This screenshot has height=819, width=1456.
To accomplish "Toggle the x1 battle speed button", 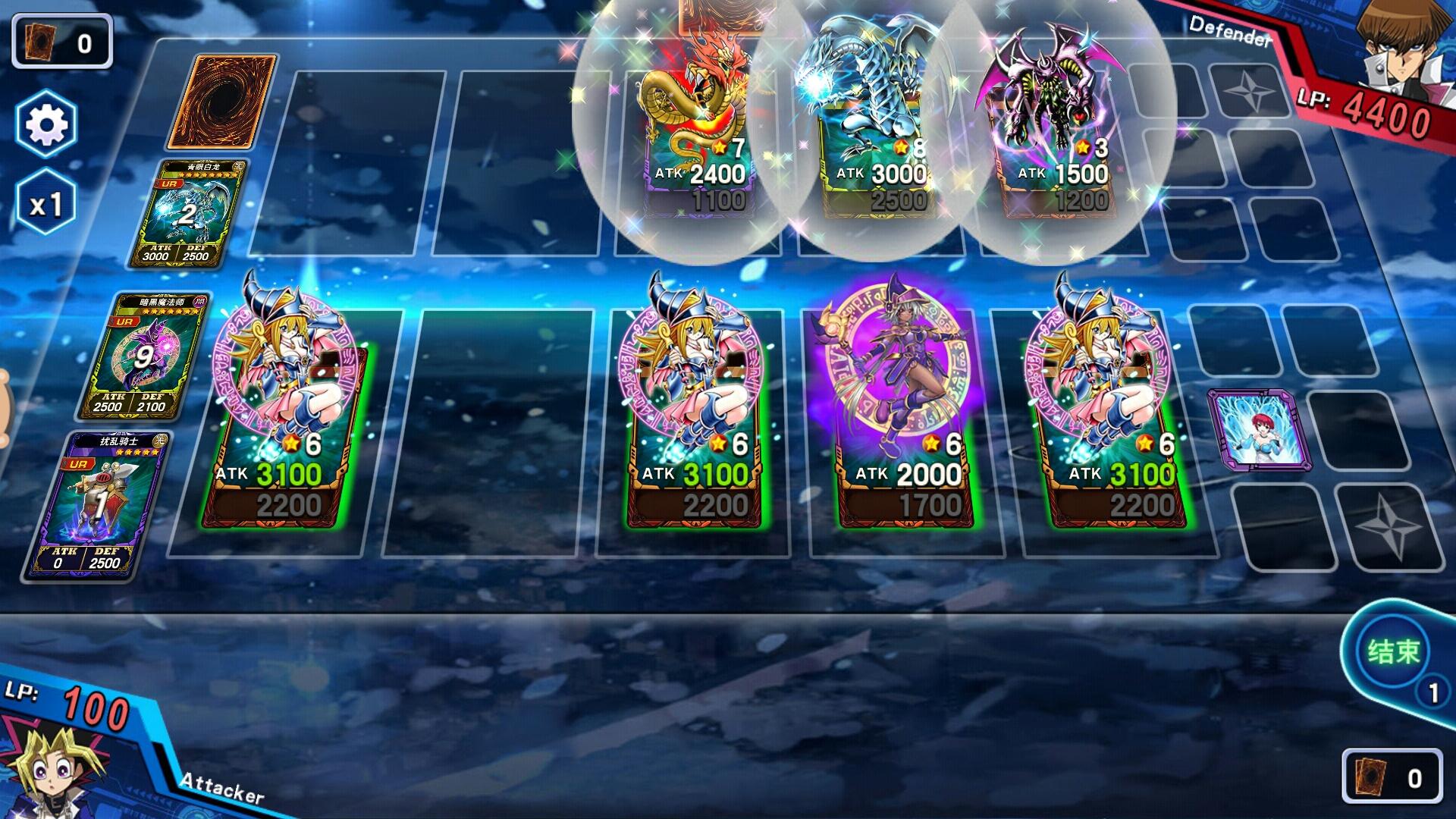I will pos(45,204).
